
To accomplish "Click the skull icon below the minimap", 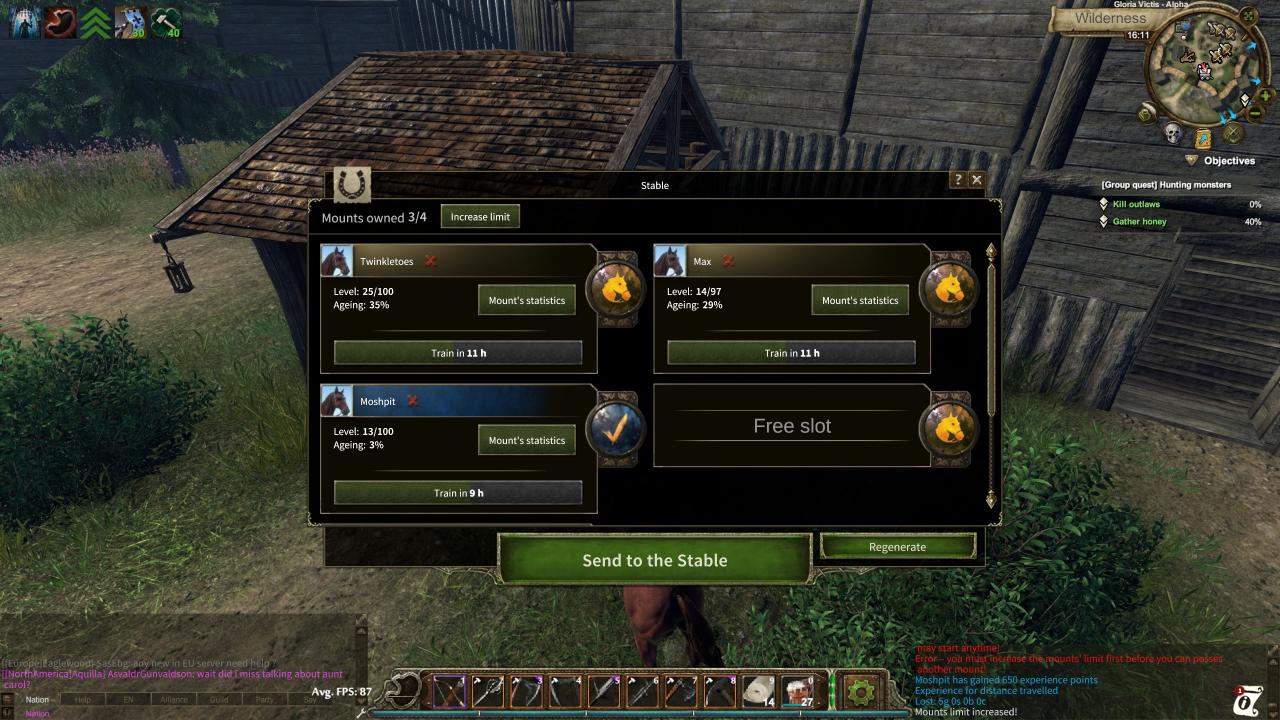I will pyautogui.click(x=1172, y=134).
